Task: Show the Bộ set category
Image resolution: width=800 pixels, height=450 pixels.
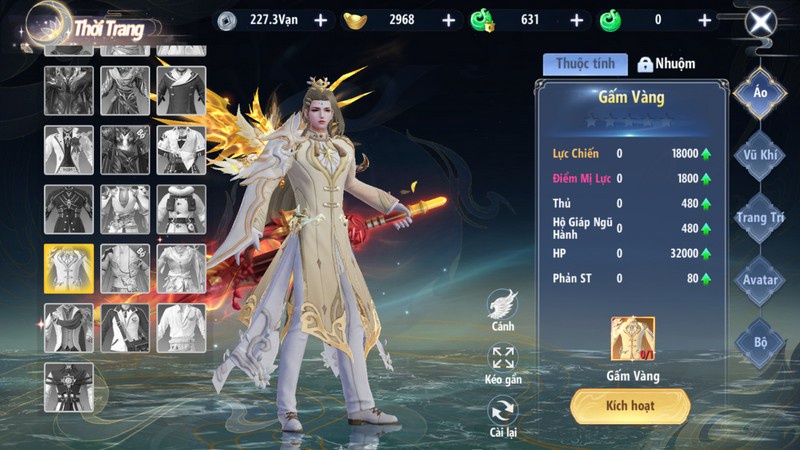Action: point(760,342)
